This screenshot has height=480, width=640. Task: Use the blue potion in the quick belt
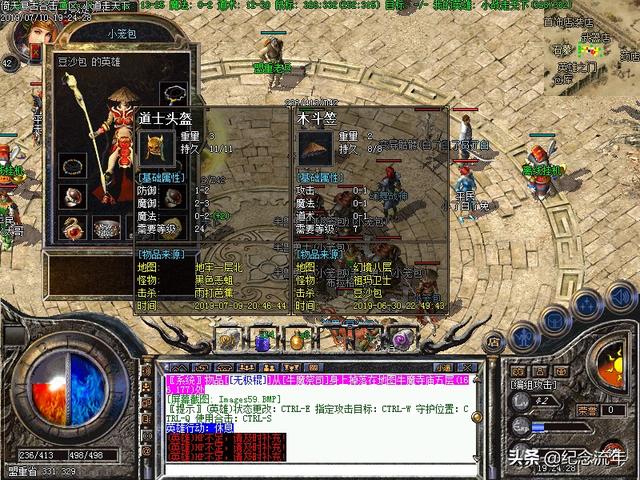(263, 340)
